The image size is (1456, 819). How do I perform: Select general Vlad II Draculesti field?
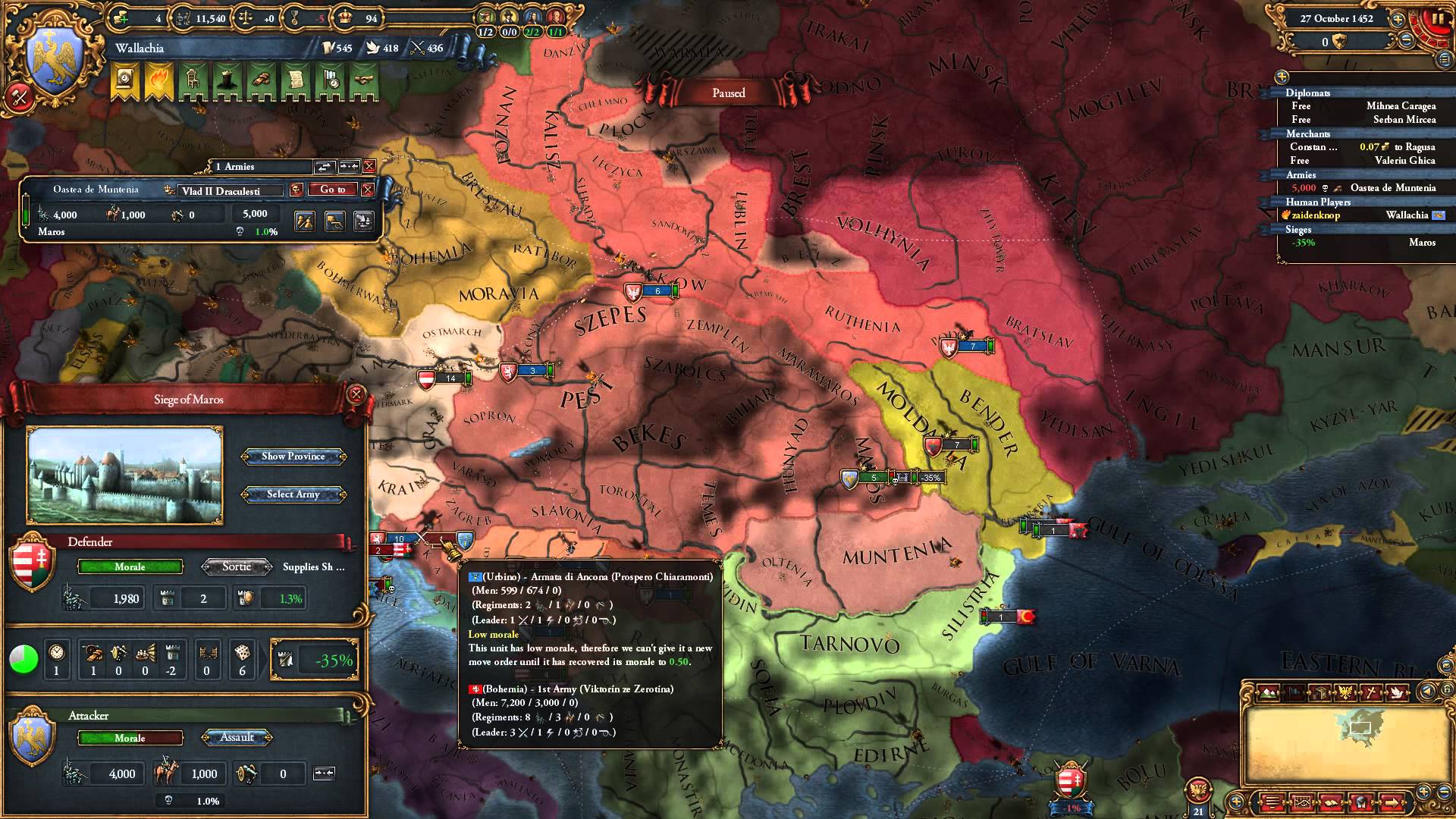click(231, 191)
